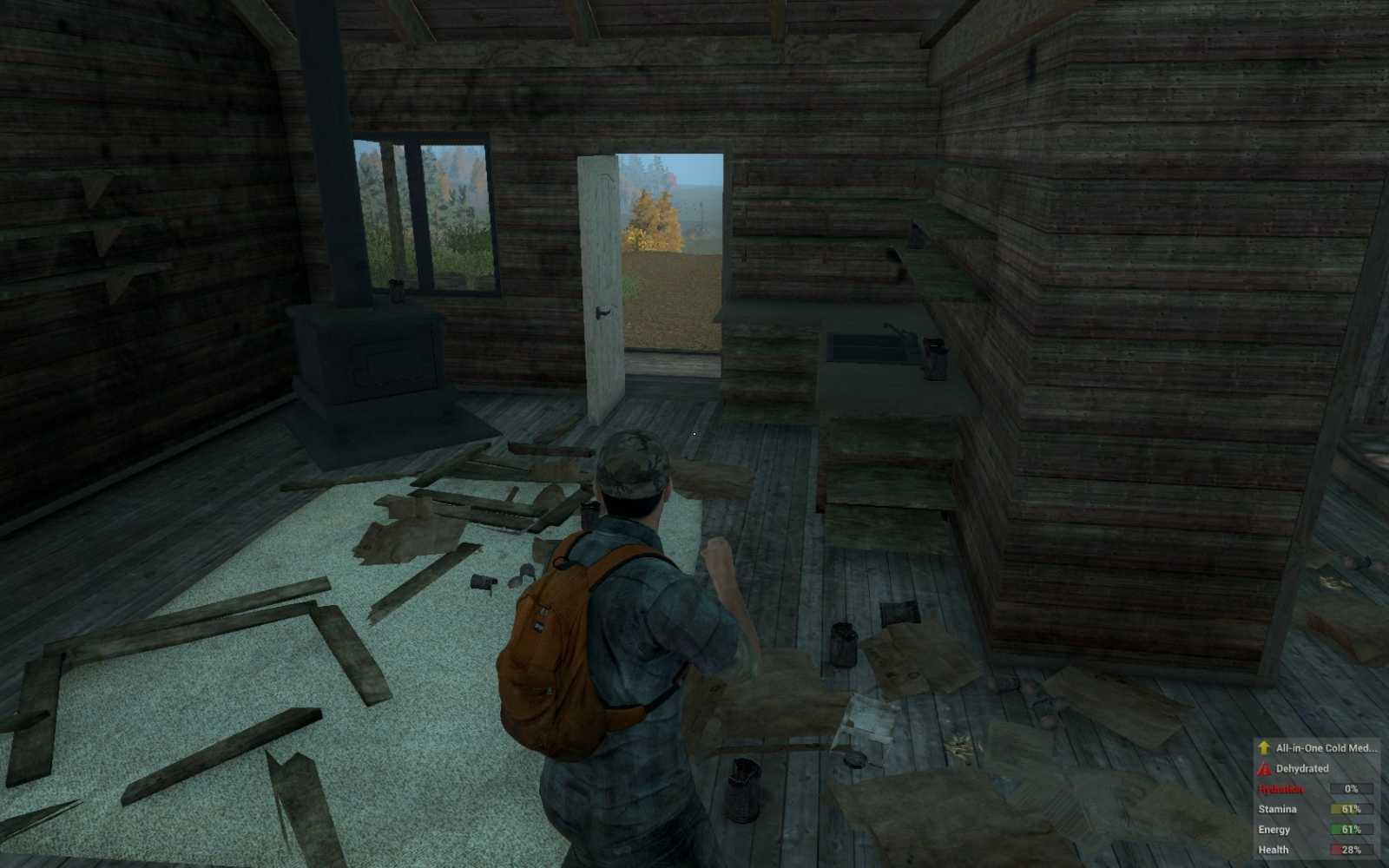
Task: Click the Dehydrated status to toggle details
Action: [1302, 768]
